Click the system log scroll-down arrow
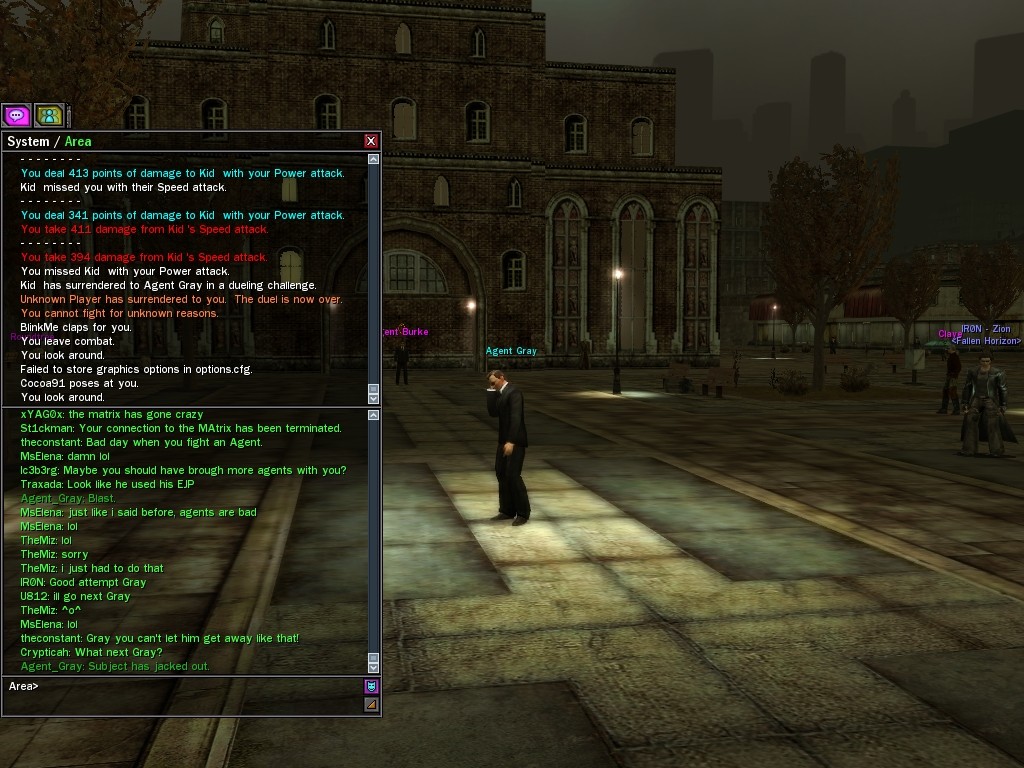The height and width of the screenshot is (768, 1024). pyautogui.click(x=374, y=398)
